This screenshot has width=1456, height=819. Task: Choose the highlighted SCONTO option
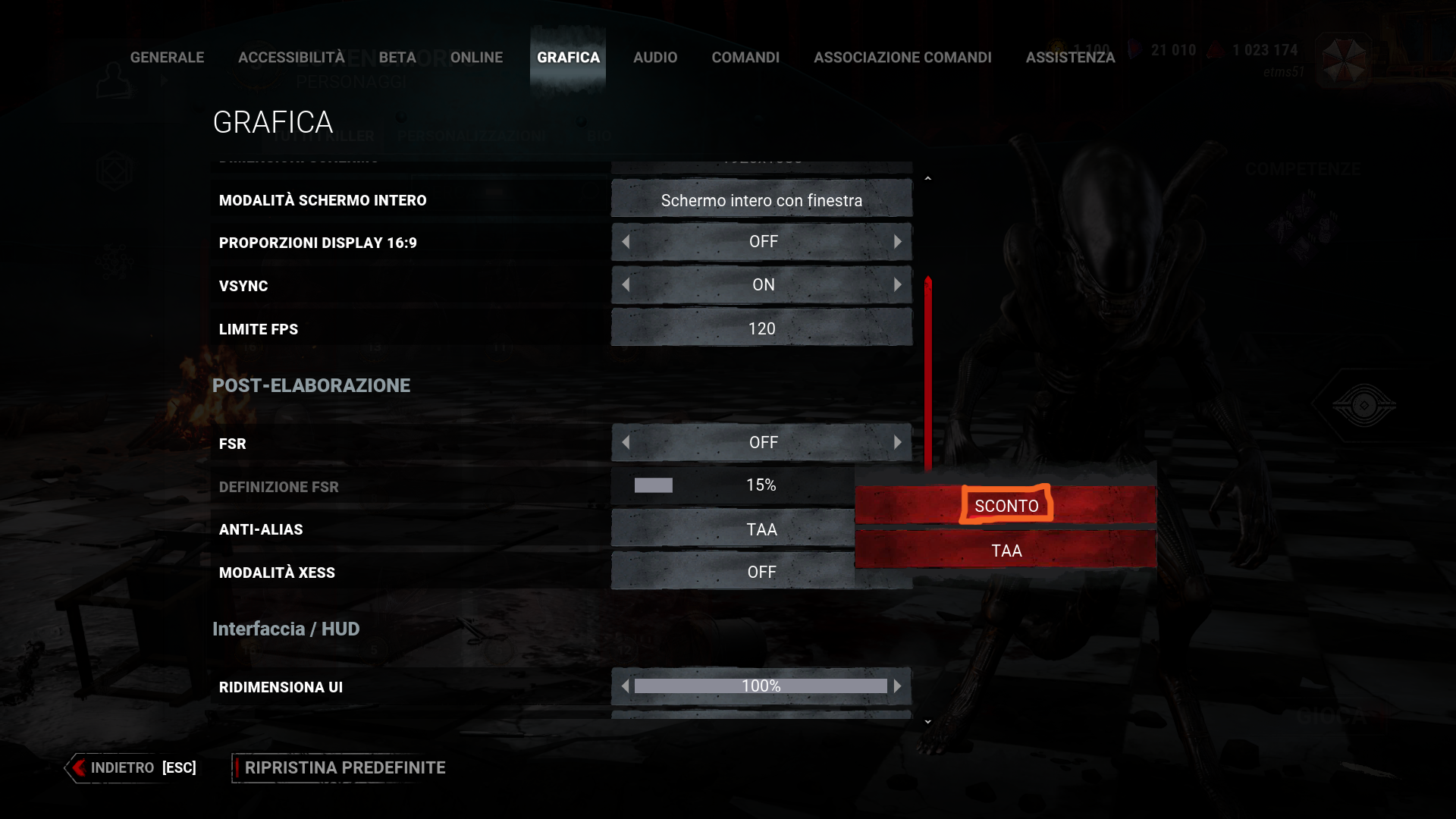(x=1006, y=505)
